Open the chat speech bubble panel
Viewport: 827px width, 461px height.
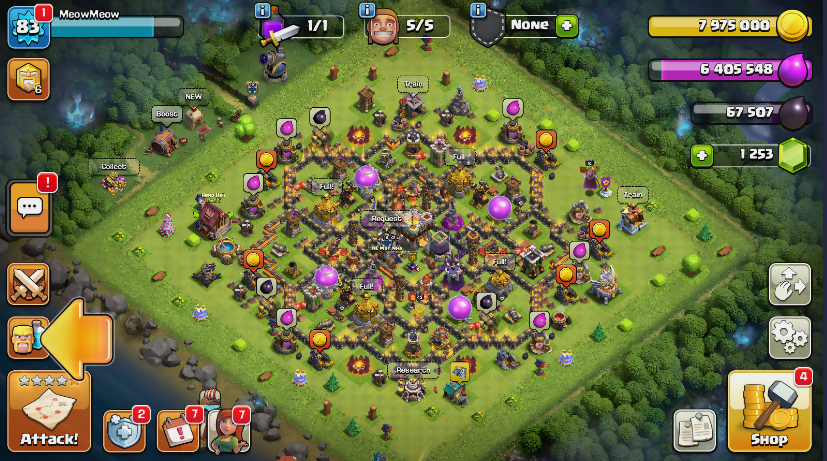[x=29, y=208]
